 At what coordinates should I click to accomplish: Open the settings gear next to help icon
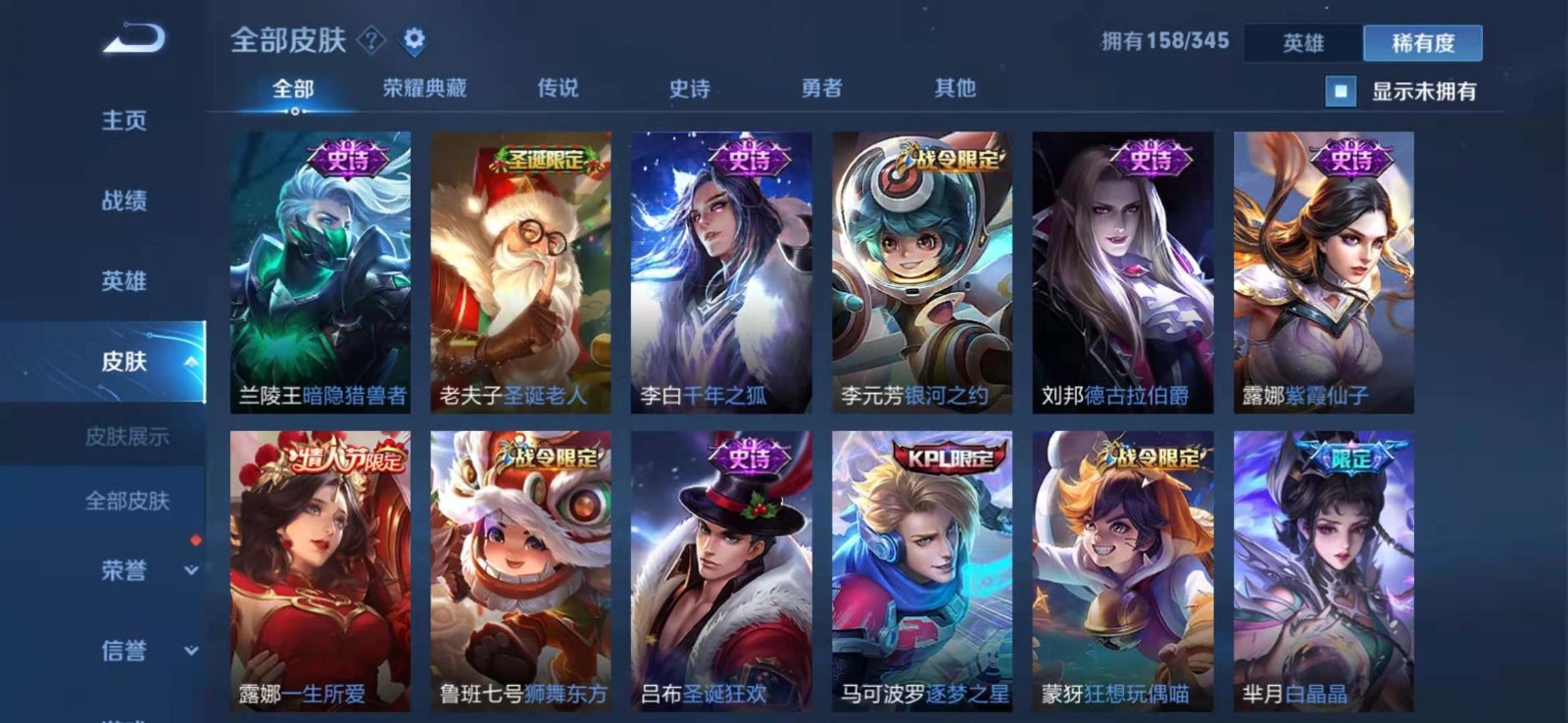pos(415,40)
